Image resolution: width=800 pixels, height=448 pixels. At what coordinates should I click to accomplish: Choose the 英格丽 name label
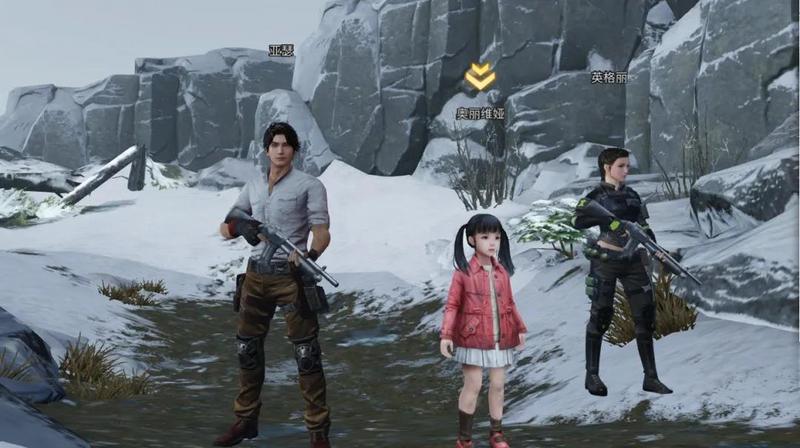(608, 77)
